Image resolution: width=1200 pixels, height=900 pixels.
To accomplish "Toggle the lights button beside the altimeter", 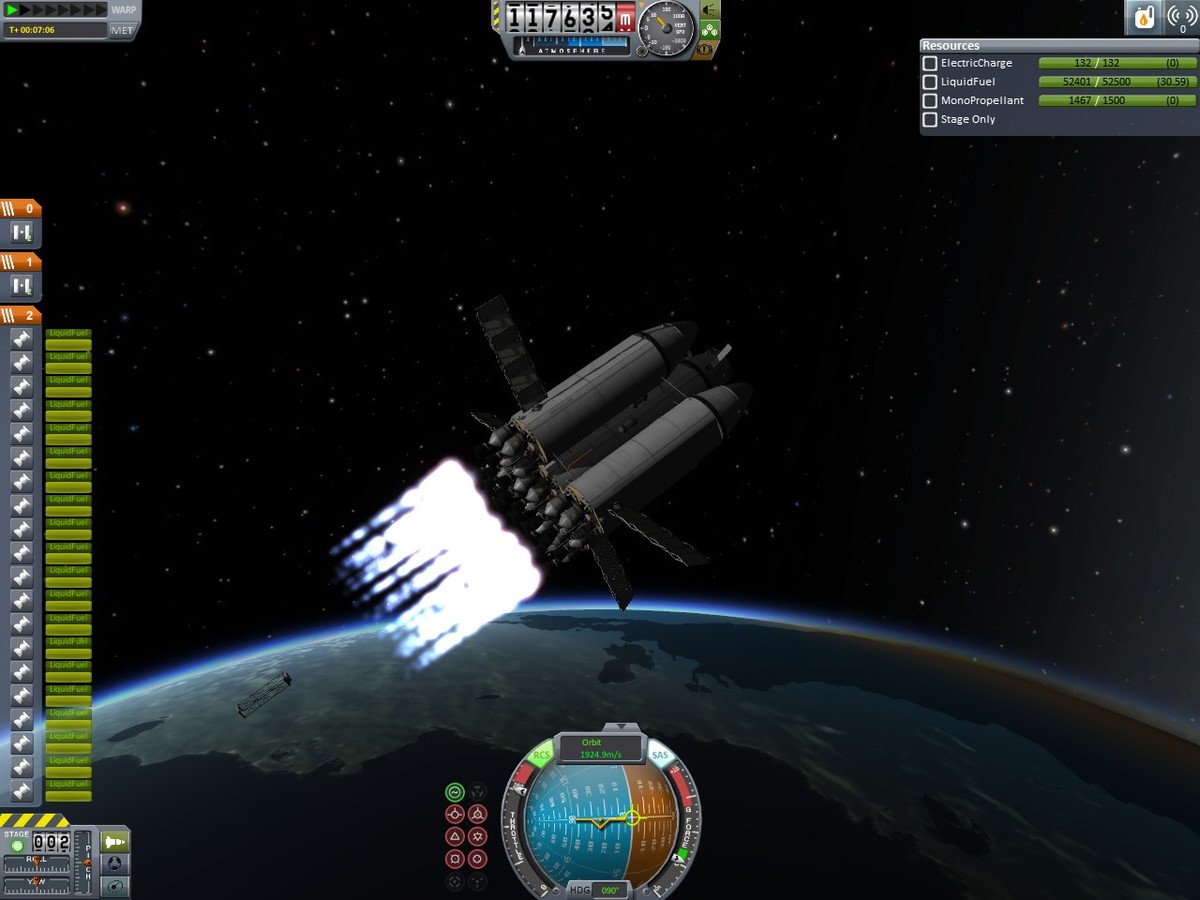I will pos(709,10).
